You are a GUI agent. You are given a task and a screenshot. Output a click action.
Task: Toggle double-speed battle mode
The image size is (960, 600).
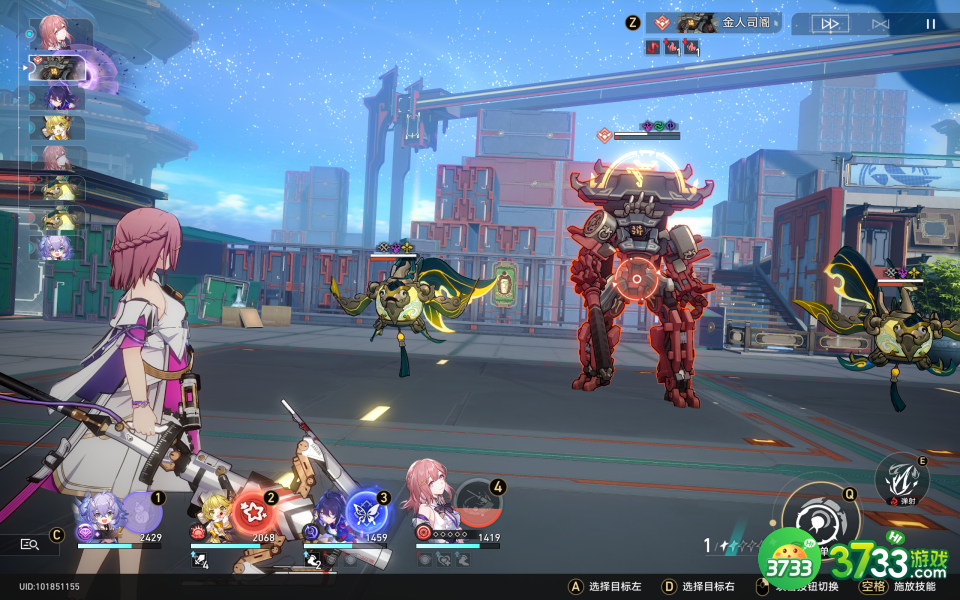point(830,24)
